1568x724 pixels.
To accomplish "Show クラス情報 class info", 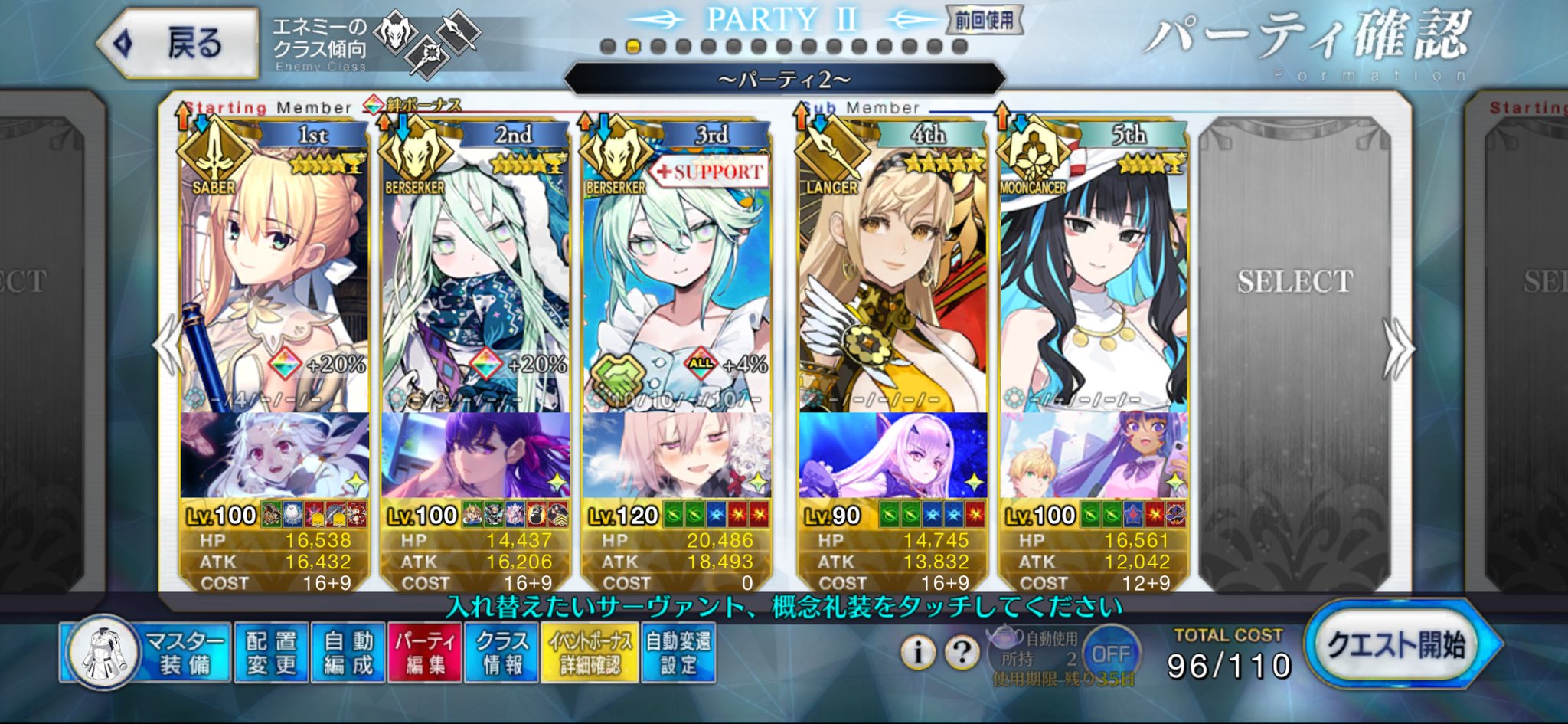I will click(501, 652).
